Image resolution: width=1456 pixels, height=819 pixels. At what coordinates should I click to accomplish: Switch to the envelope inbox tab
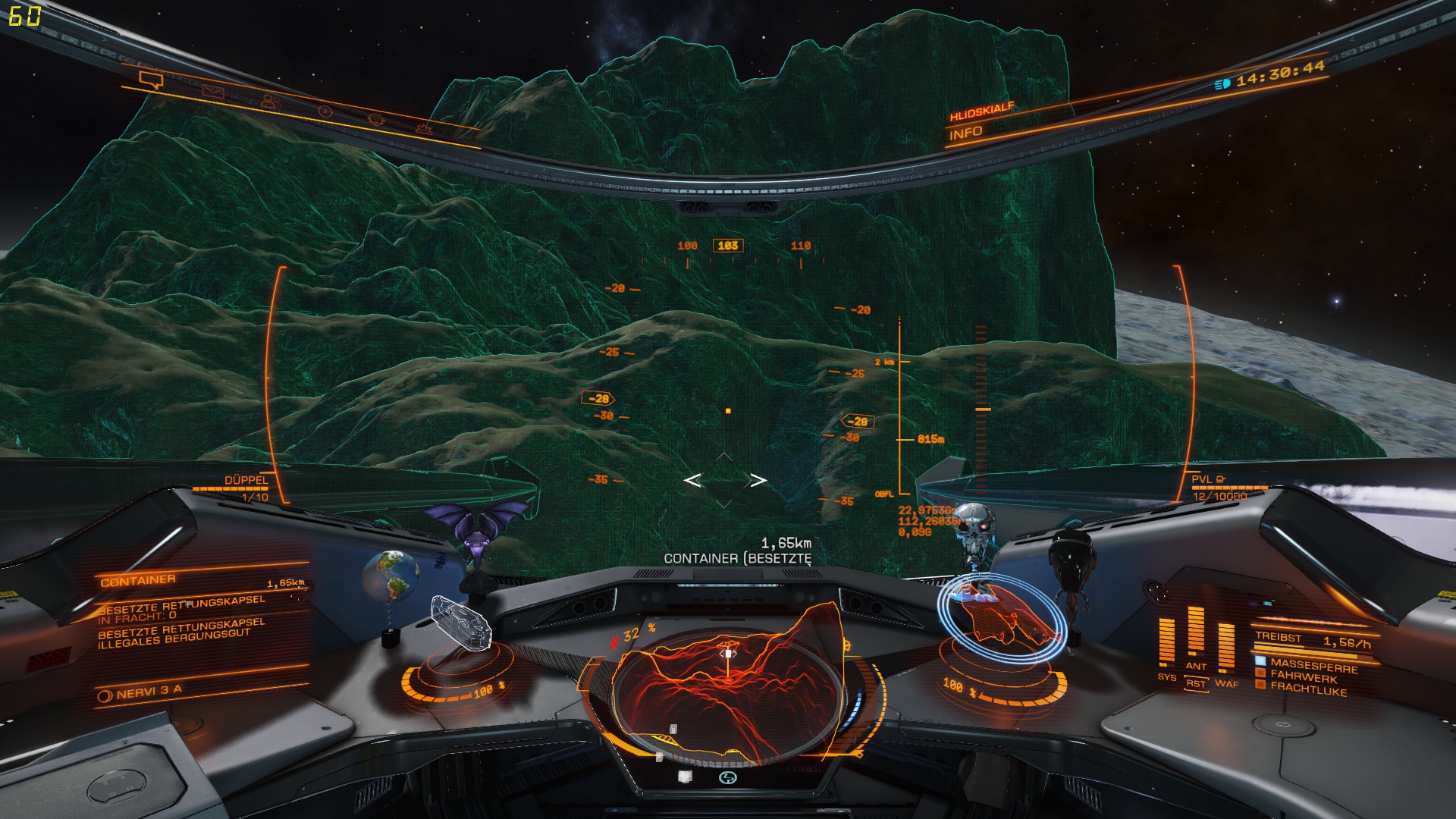(x=213, y=92)
